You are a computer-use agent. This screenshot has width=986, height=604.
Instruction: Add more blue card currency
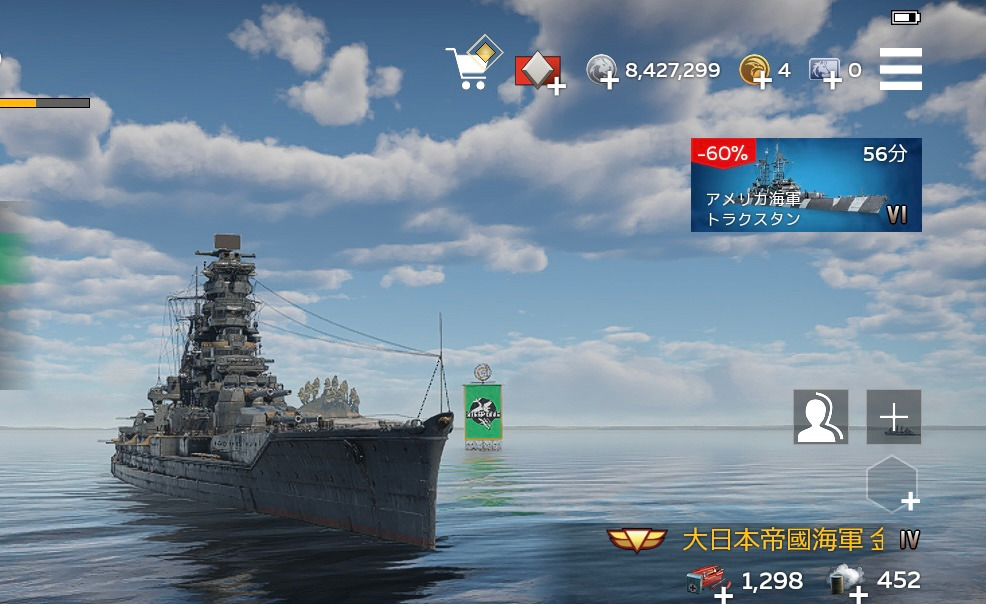(x=825, y=71)
